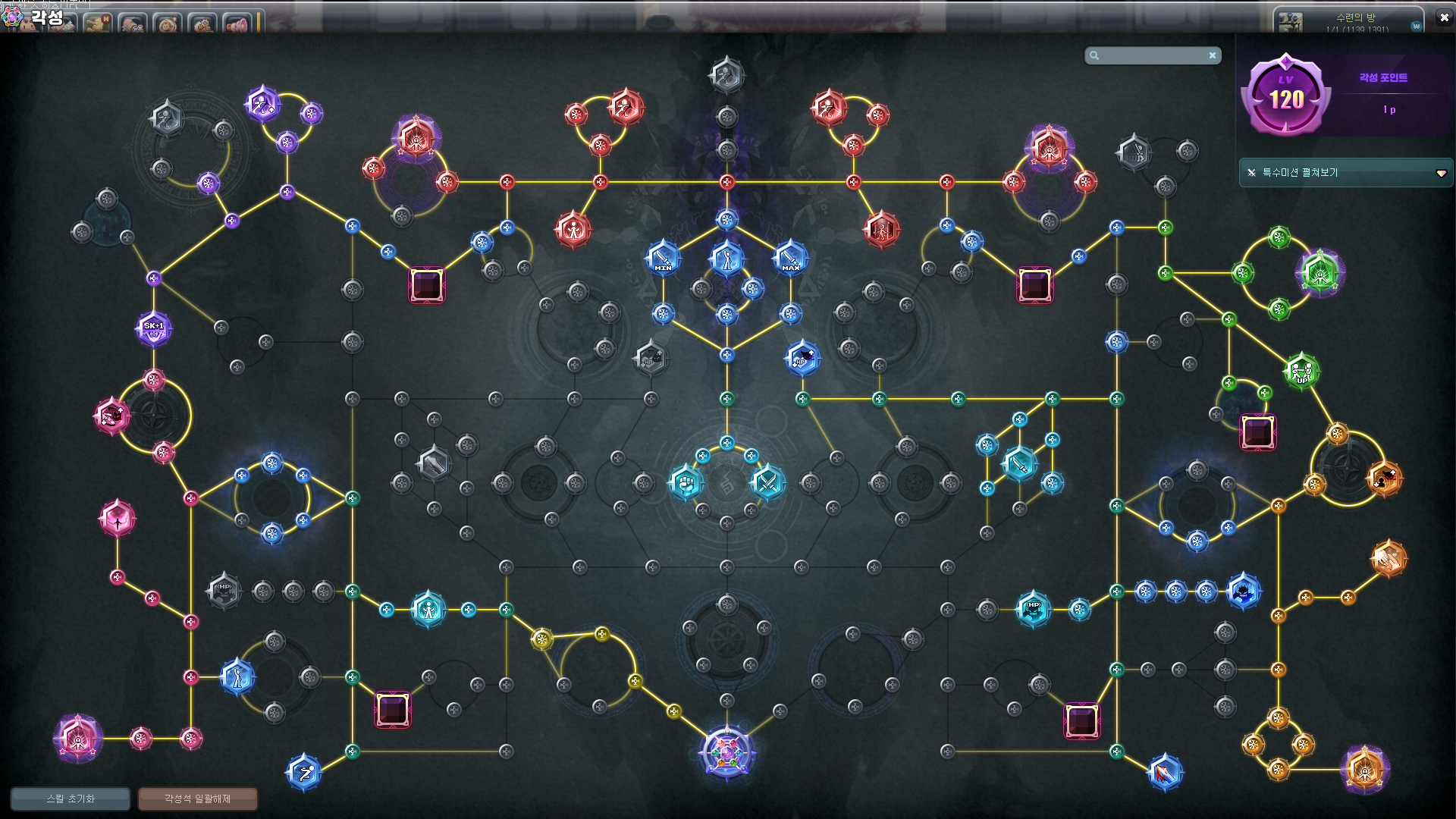
Task: Open the toolbar icon with the red N badge
Action: (97, 24)
